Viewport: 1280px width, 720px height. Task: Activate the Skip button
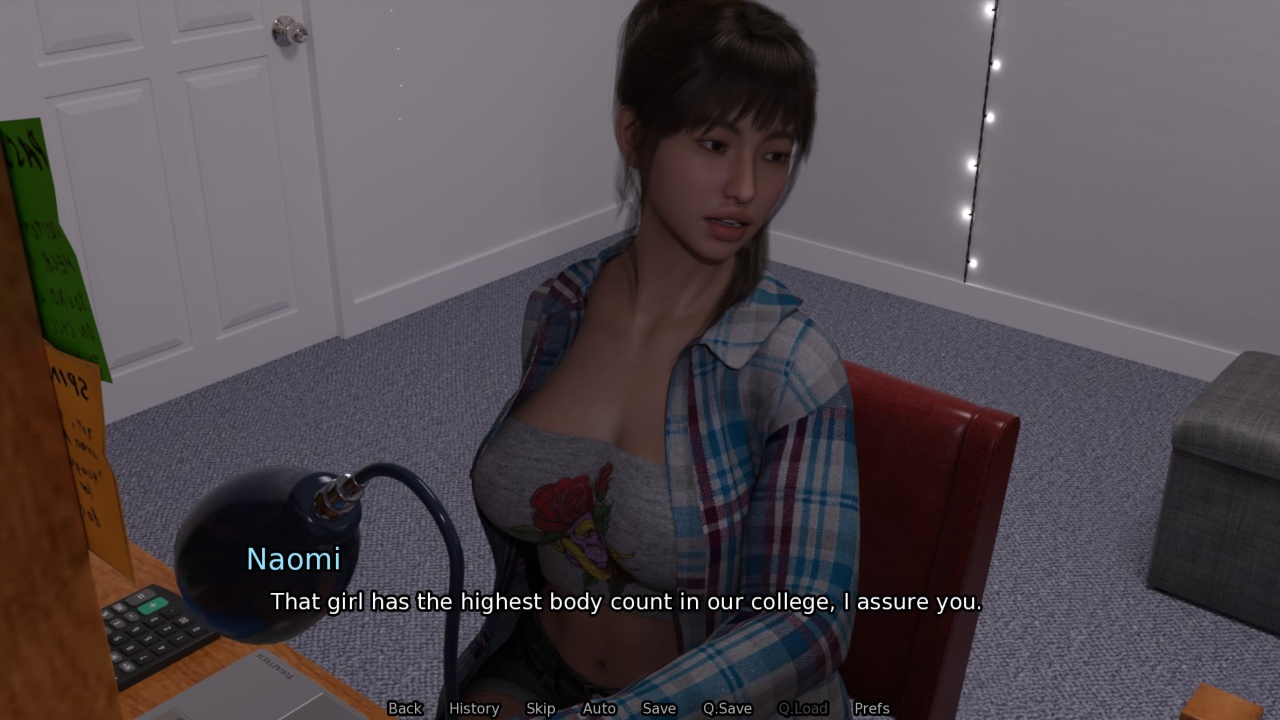tap(540, 708)
